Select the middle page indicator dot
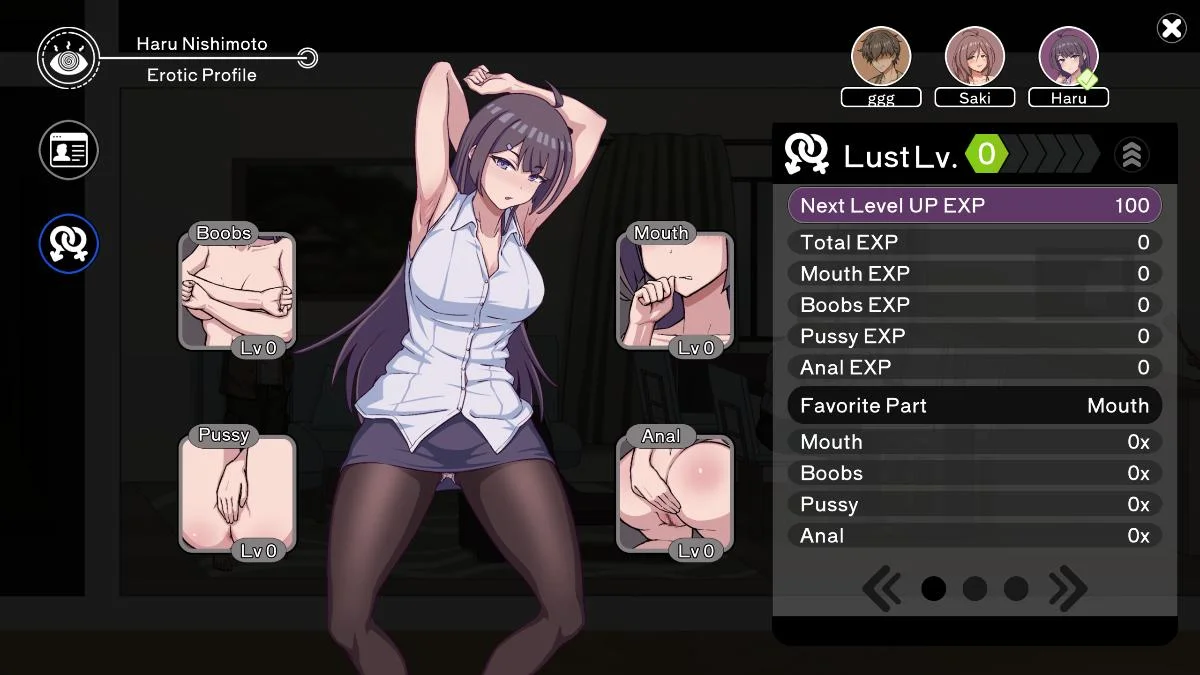The height and width of the screenshot is (675, 1200). pyautogui.click(x=975, y=589)
